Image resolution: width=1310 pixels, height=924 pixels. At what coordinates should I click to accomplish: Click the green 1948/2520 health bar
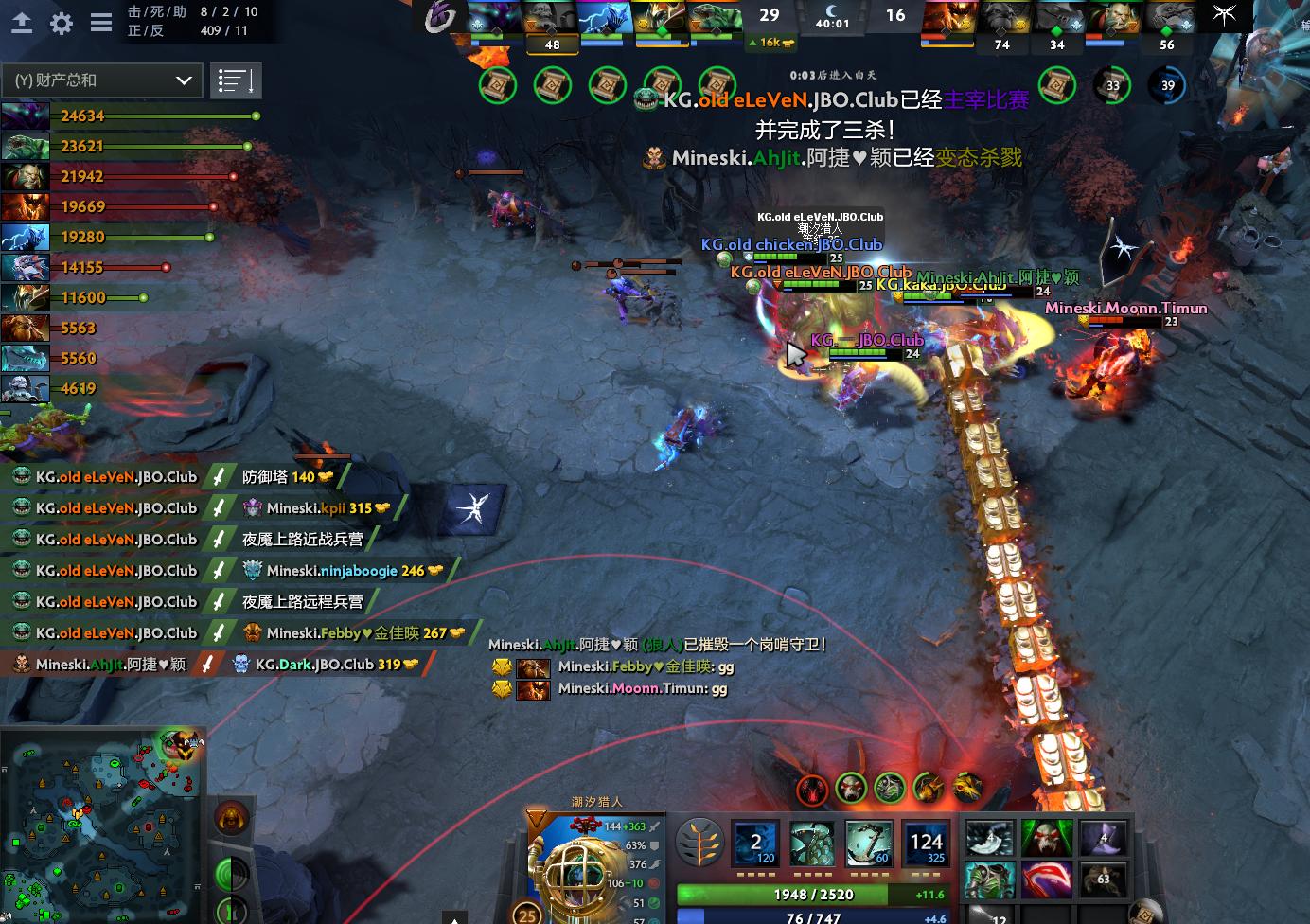[x=816, y=894]
